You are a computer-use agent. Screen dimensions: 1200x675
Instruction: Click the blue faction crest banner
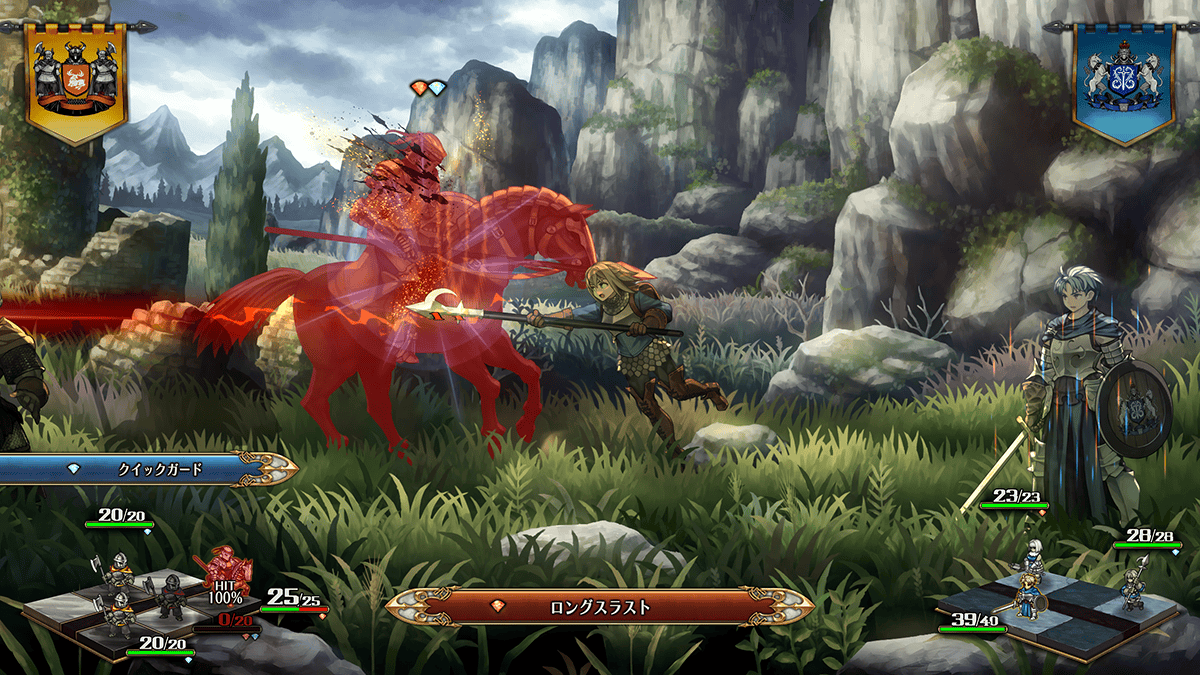(1124, 79)
